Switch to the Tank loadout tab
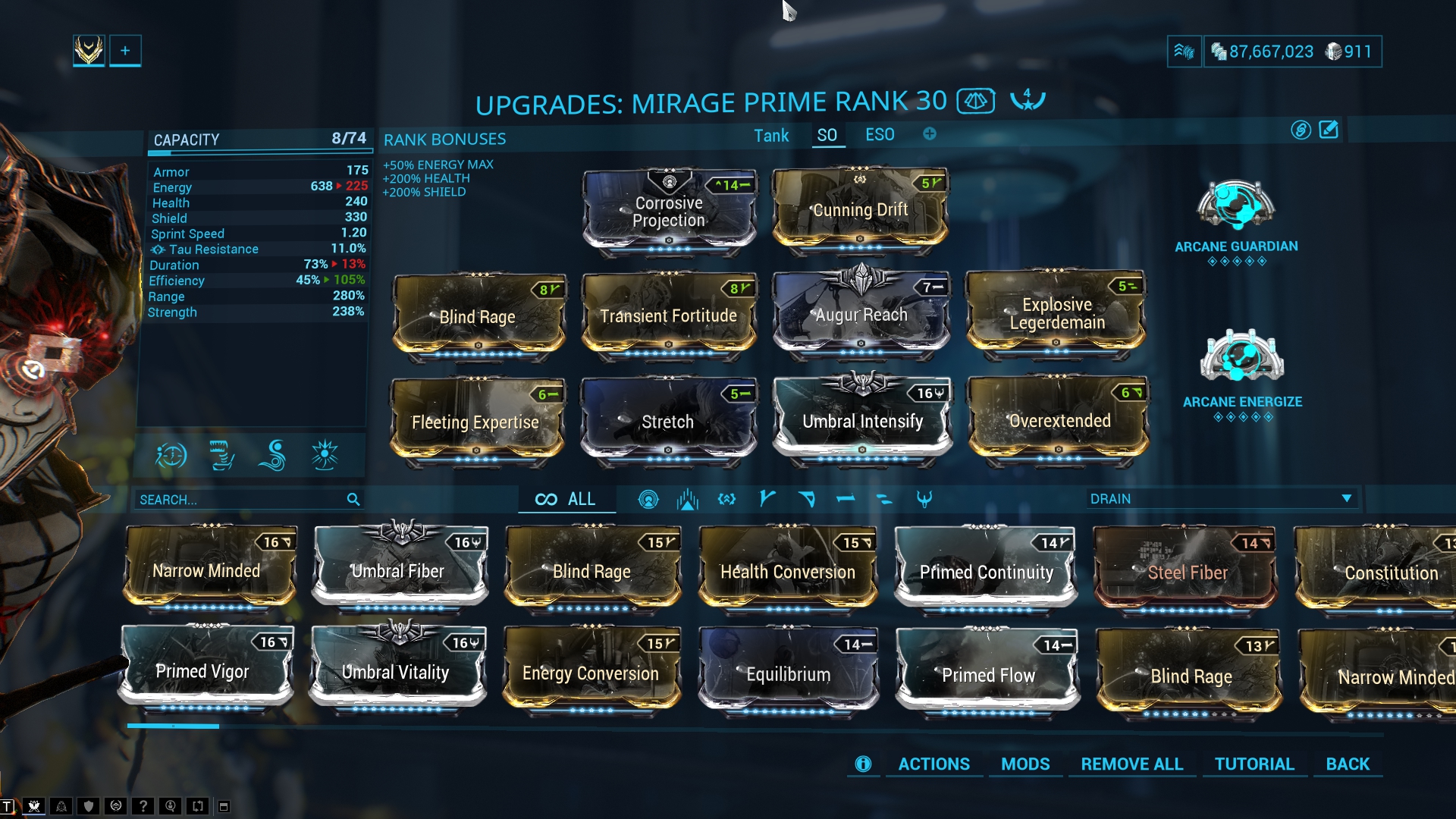This screenshot has height=819, width=1456. tap(771, 136)
